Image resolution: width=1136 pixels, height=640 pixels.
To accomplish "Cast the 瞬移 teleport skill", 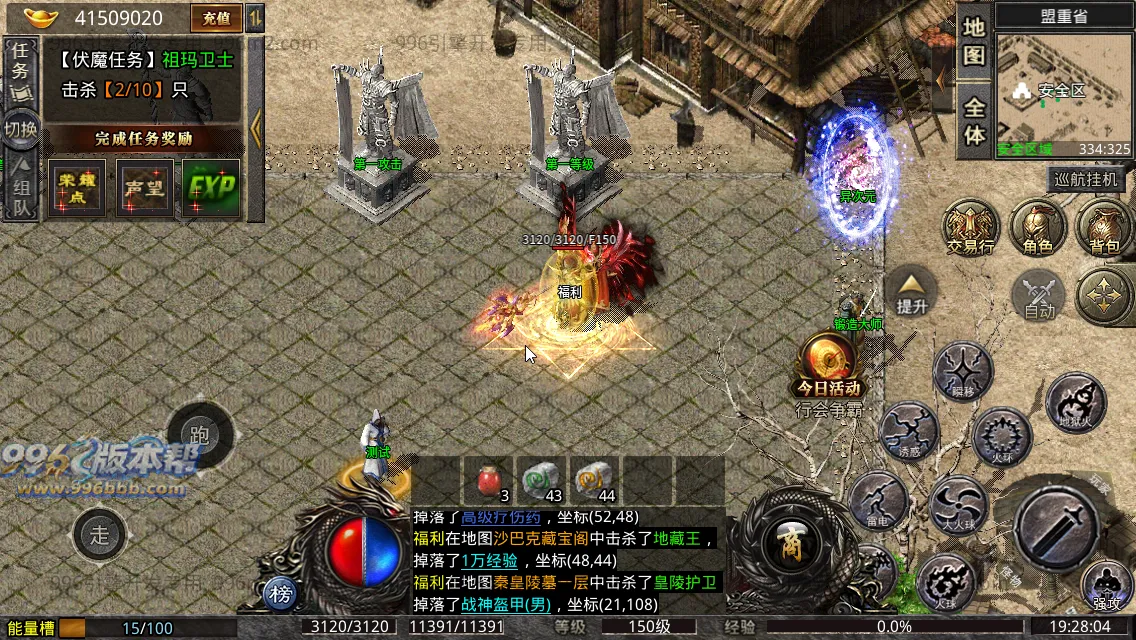I will (962, 370).
